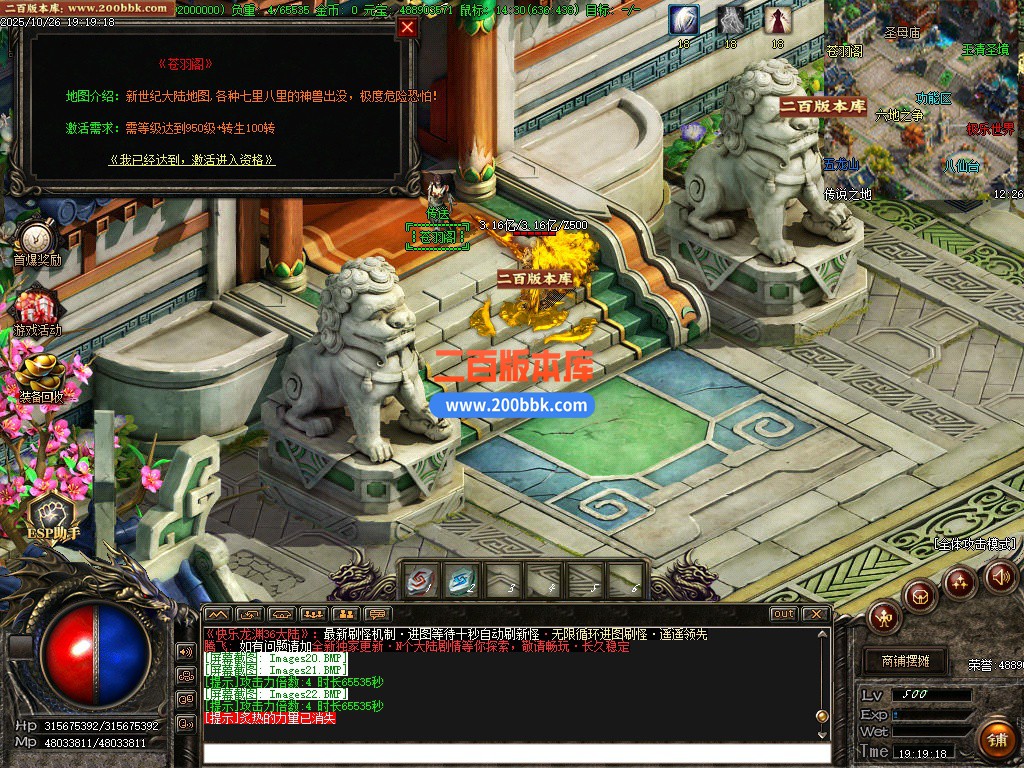Screen dimensions: 1024x768
Task: Open the 首爆奖励 first-kill reward icon
Action: point(37,240)
